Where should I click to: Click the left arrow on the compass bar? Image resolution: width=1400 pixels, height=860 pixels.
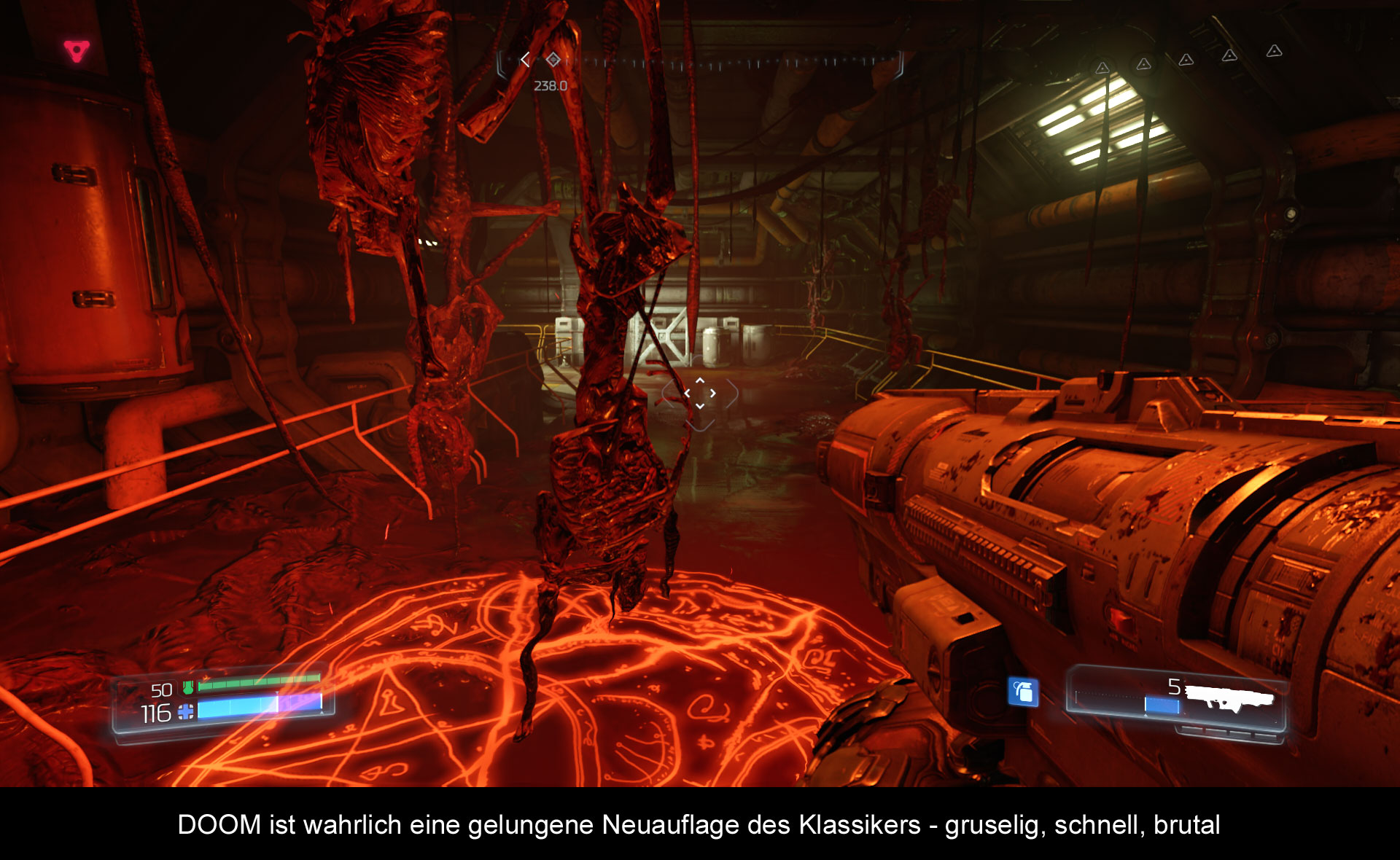pyautogui.click(x=525, y=60)
